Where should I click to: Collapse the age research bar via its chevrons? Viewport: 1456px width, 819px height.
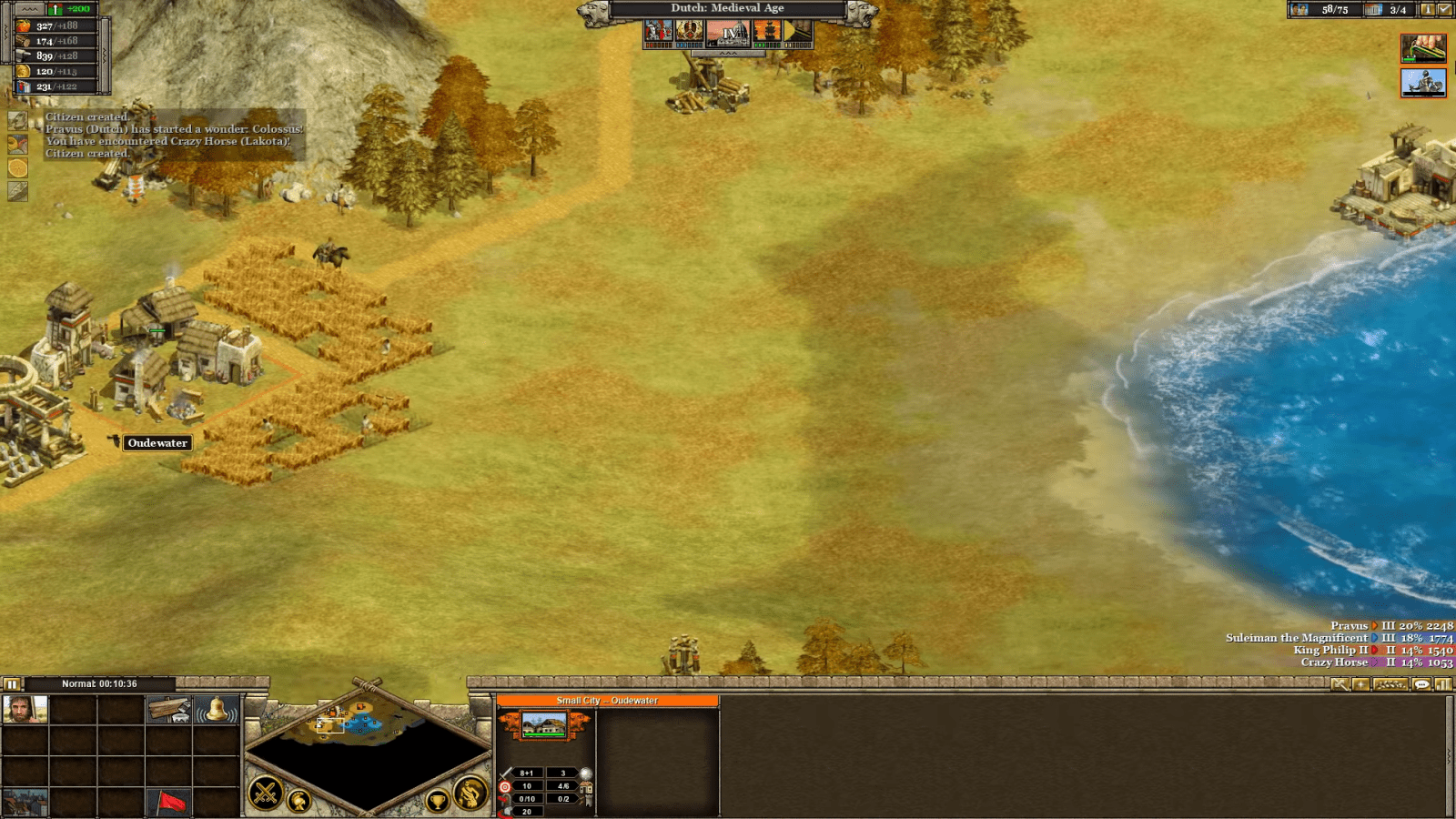click(x=728, y=54)
